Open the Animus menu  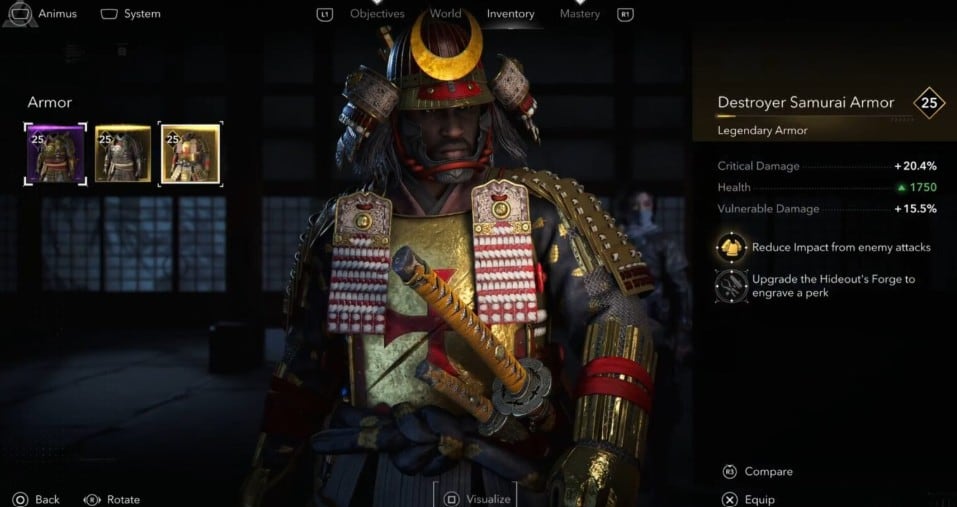pyautogui.click(x=46, y=14)
